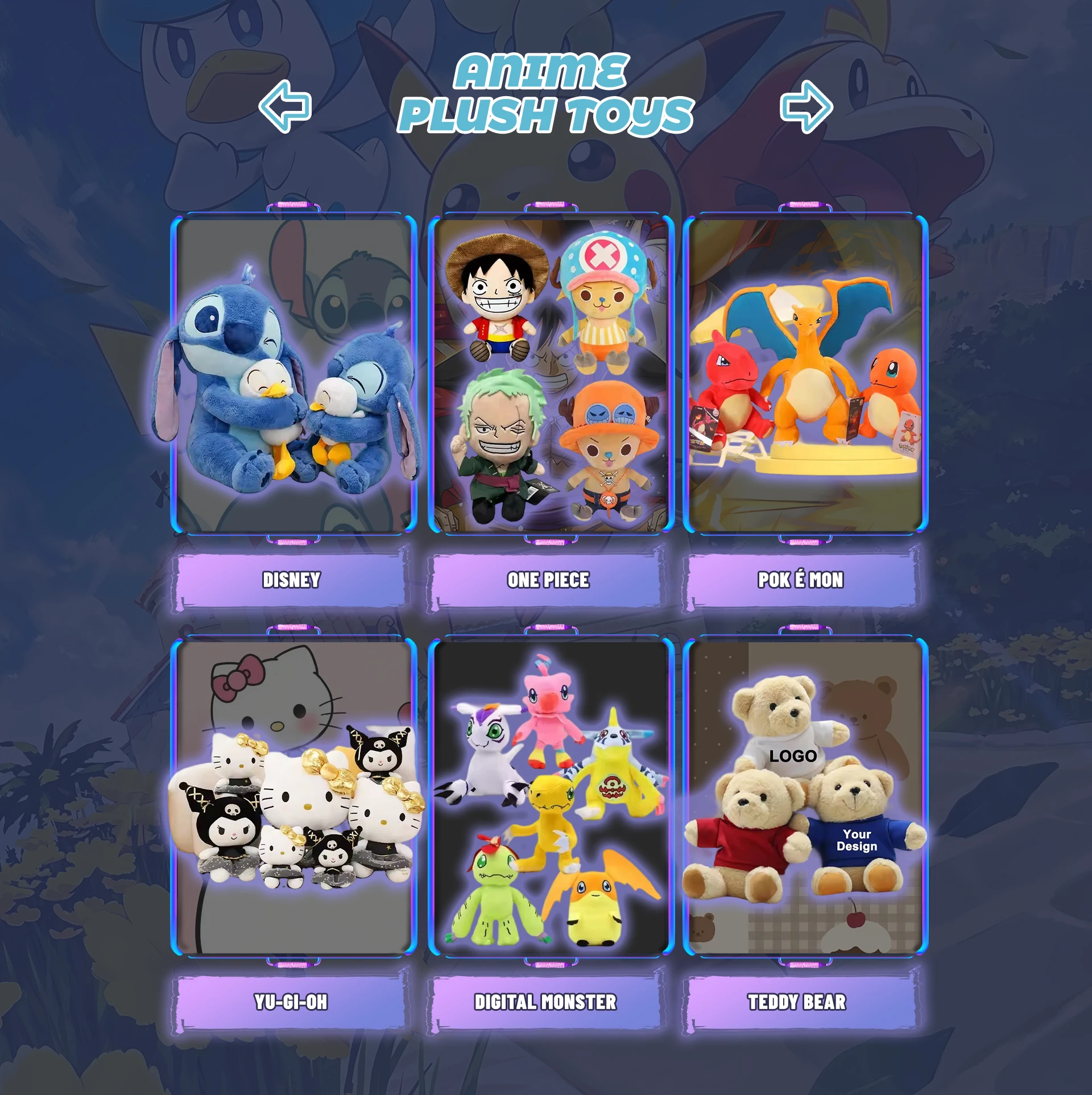Screen dimensions: 1092x1095
Task: Go to the previous page with left arrow
Action: coord(285,106)
